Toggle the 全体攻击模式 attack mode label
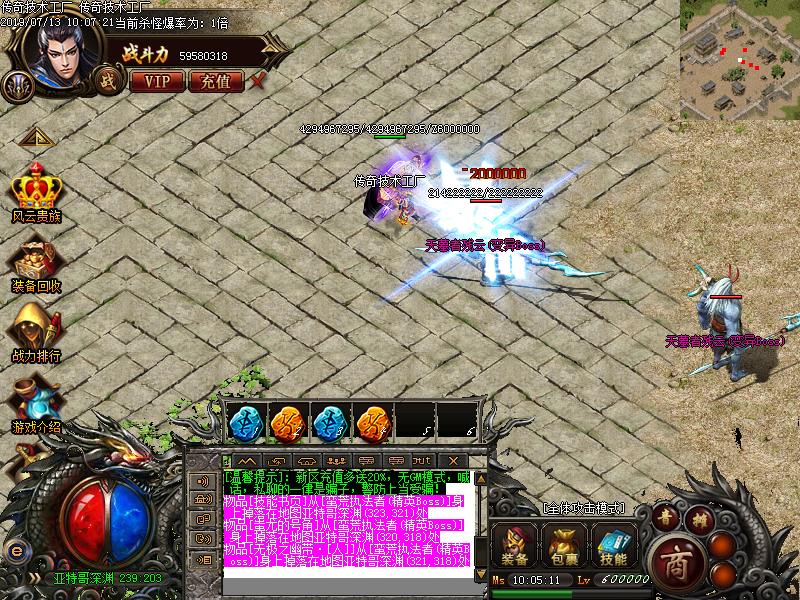Viewport: 800px width, 600px height. click(x=583, y=509)
